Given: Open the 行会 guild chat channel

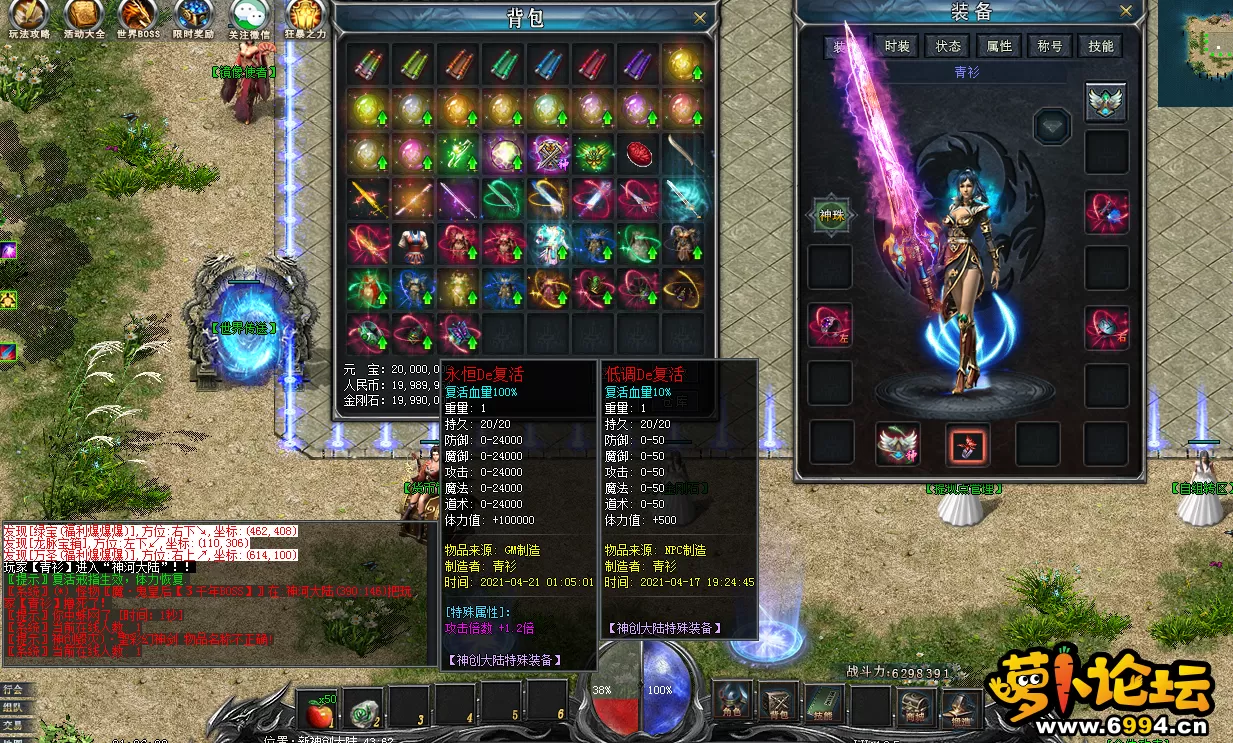Looking at the screenshot, I should click(x=13, y=689).
